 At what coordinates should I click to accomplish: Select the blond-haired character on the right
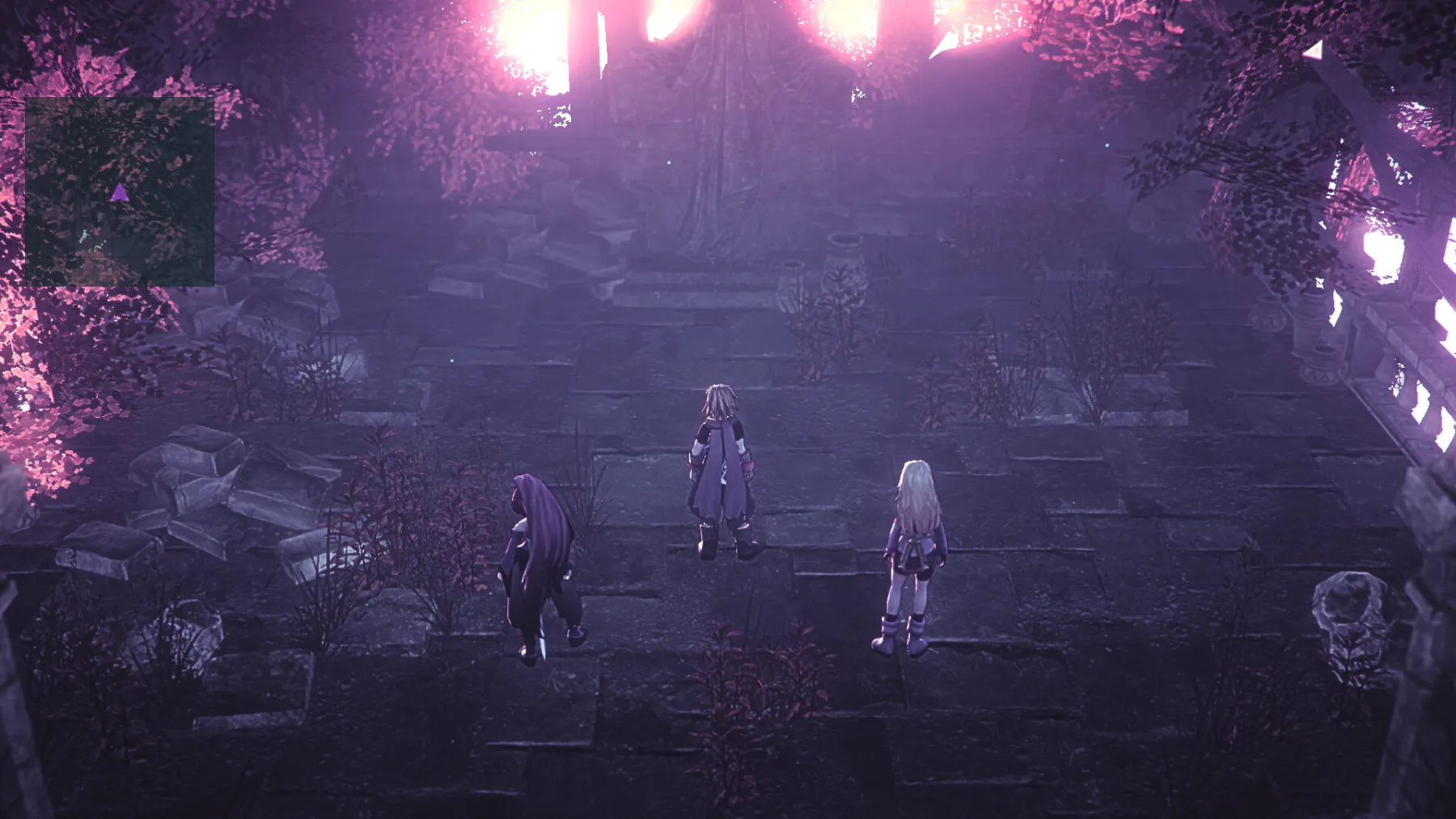pos(914,550)
